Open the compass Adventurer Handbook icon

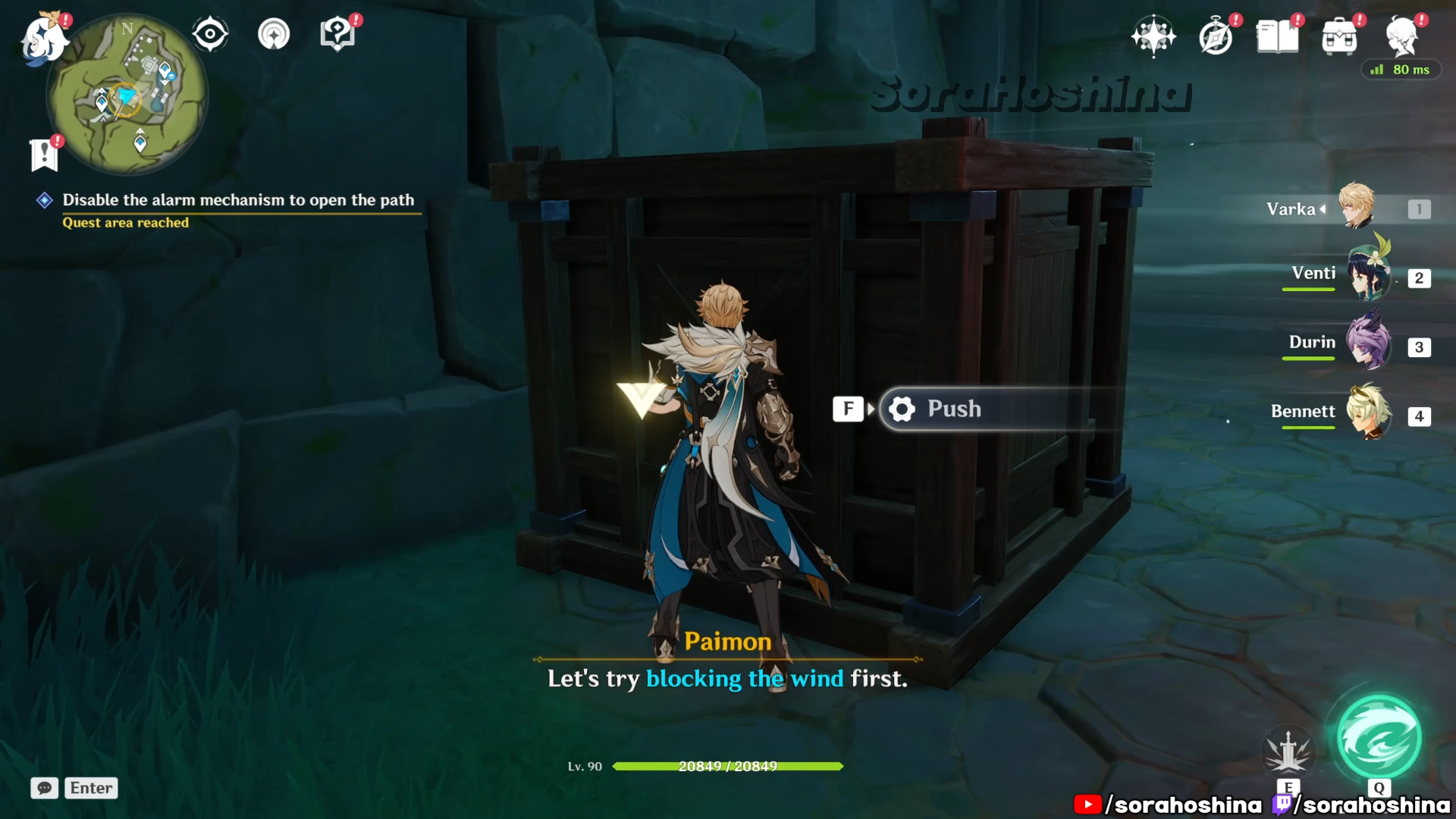pos(1216,36)
